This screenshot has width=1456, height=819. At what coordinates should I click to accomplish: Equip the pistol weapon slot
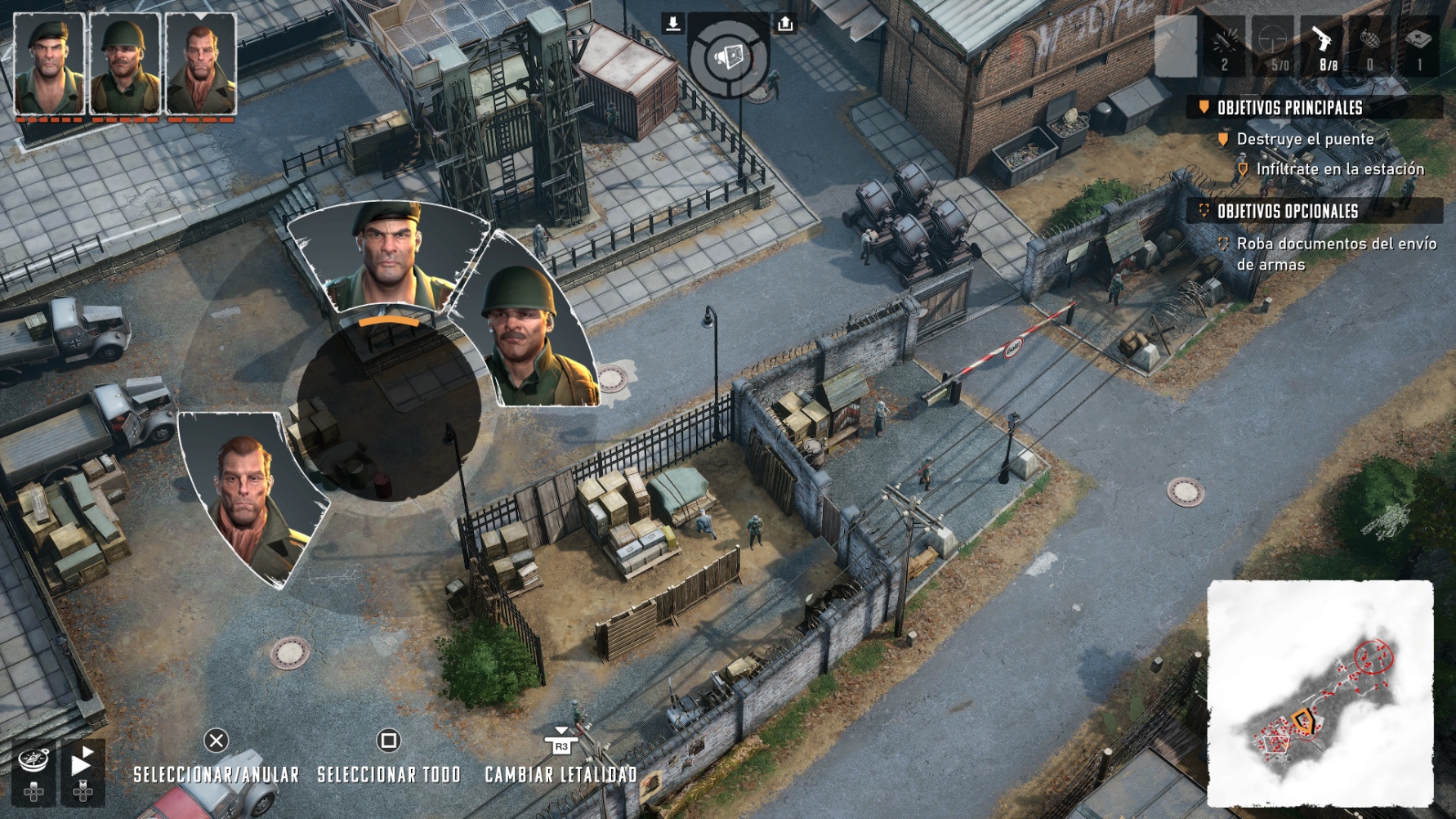[1322, 46]
